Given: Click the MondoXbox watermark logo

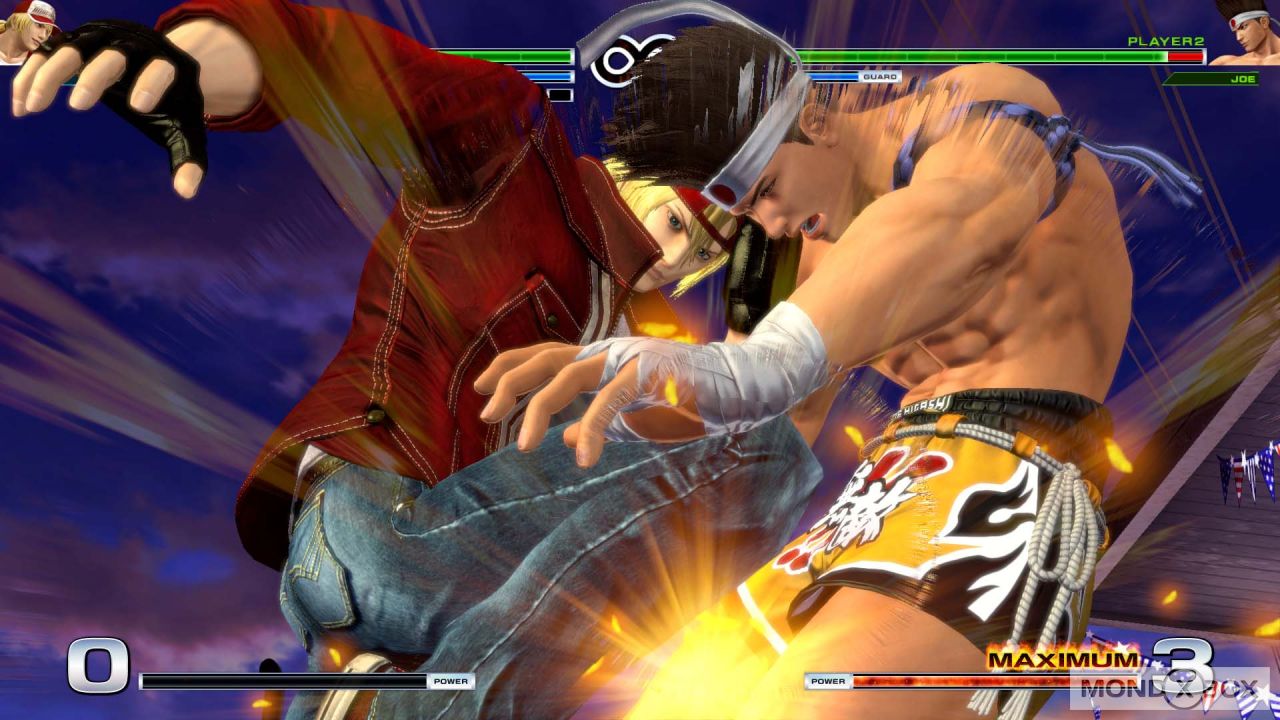Looking at the screenshot, I should coord(1168,689).
